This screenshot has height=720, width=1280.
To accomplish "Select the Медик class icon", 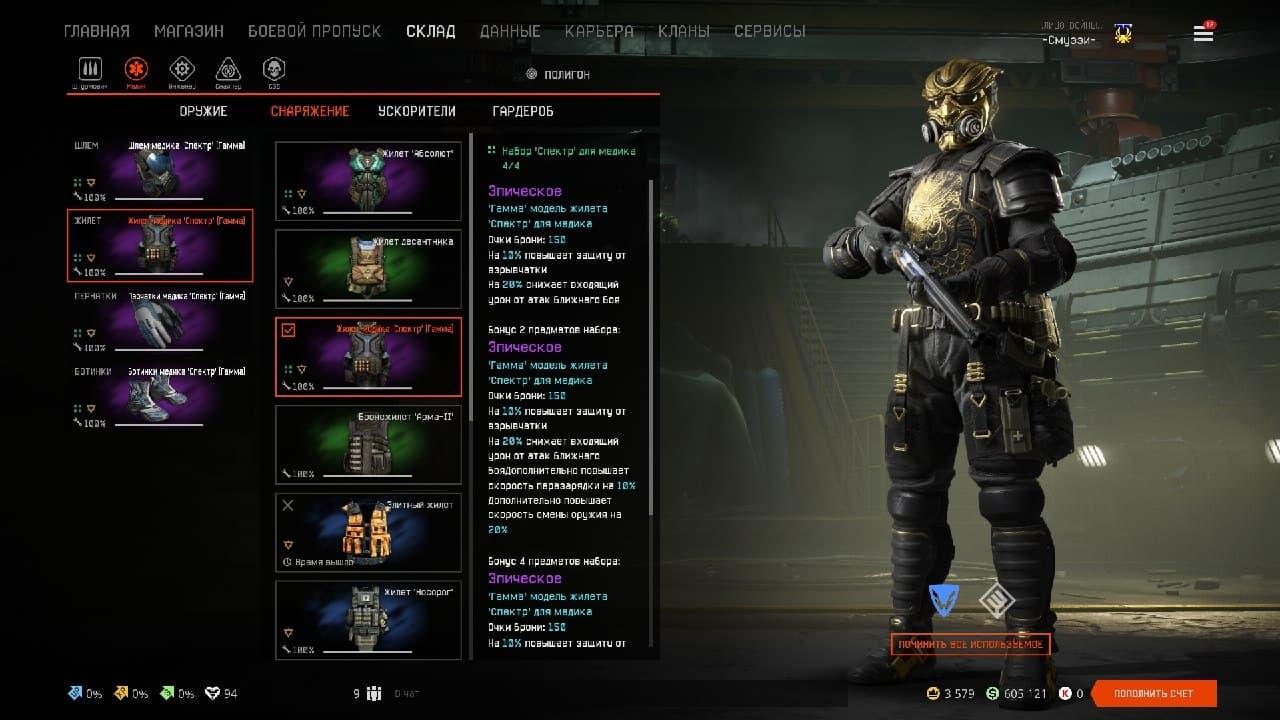I will click(x=135, y=70).
